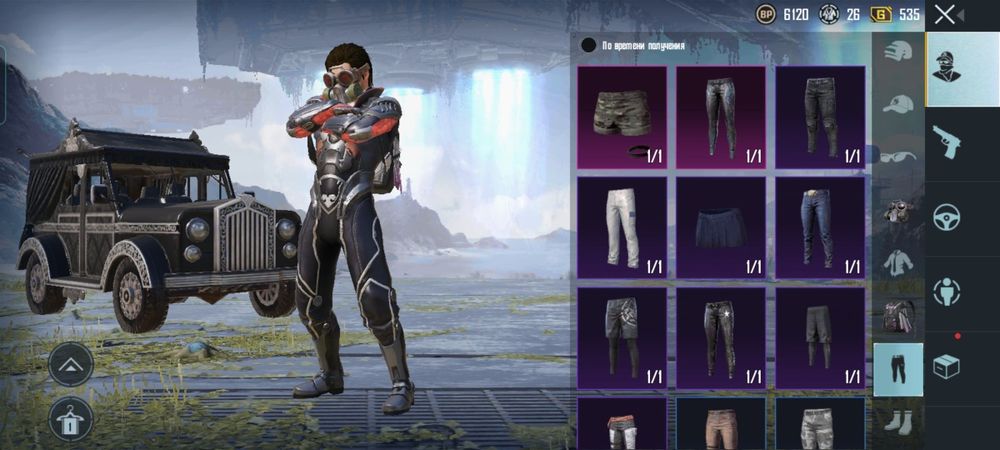1000x450 pixels.
Task: Expand the up-arrow round button
Action: (x=71, y=364)
